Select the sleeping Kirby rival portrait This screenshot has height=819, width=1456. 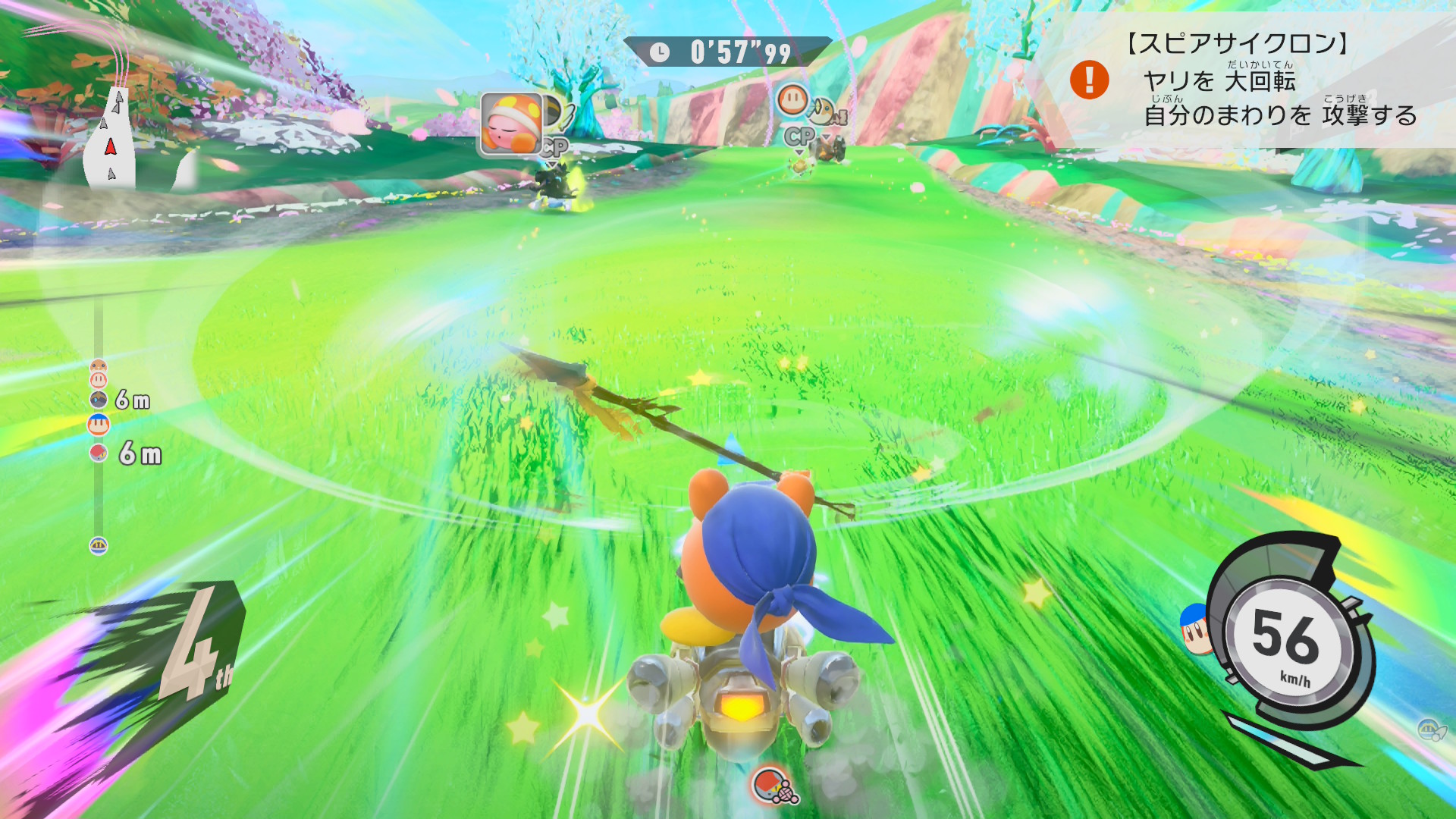click(511, 124)
